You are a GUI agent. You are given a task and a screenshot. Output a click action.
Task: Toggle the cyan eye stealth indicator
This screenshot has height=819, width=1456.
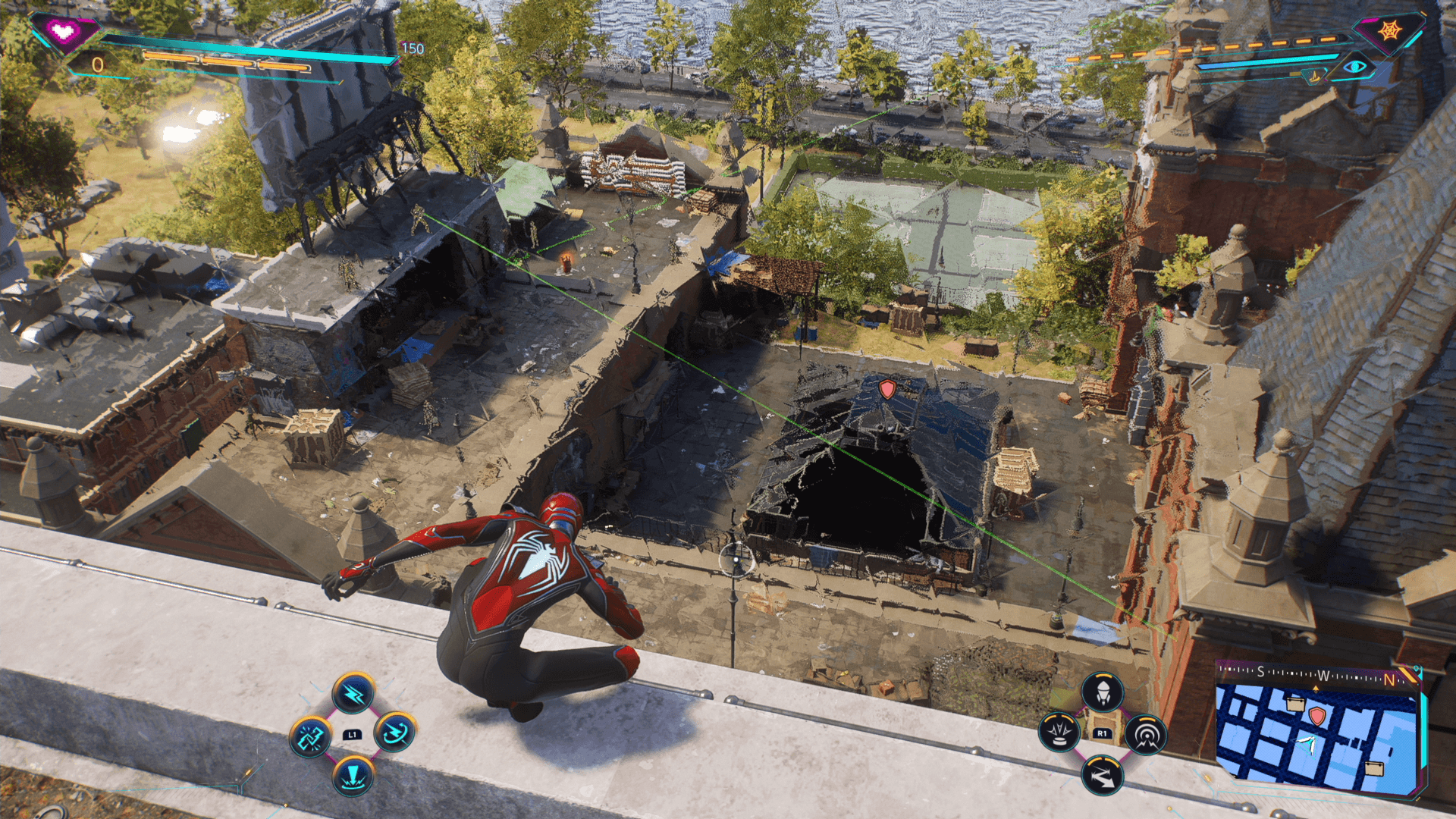pos(1354,67)
